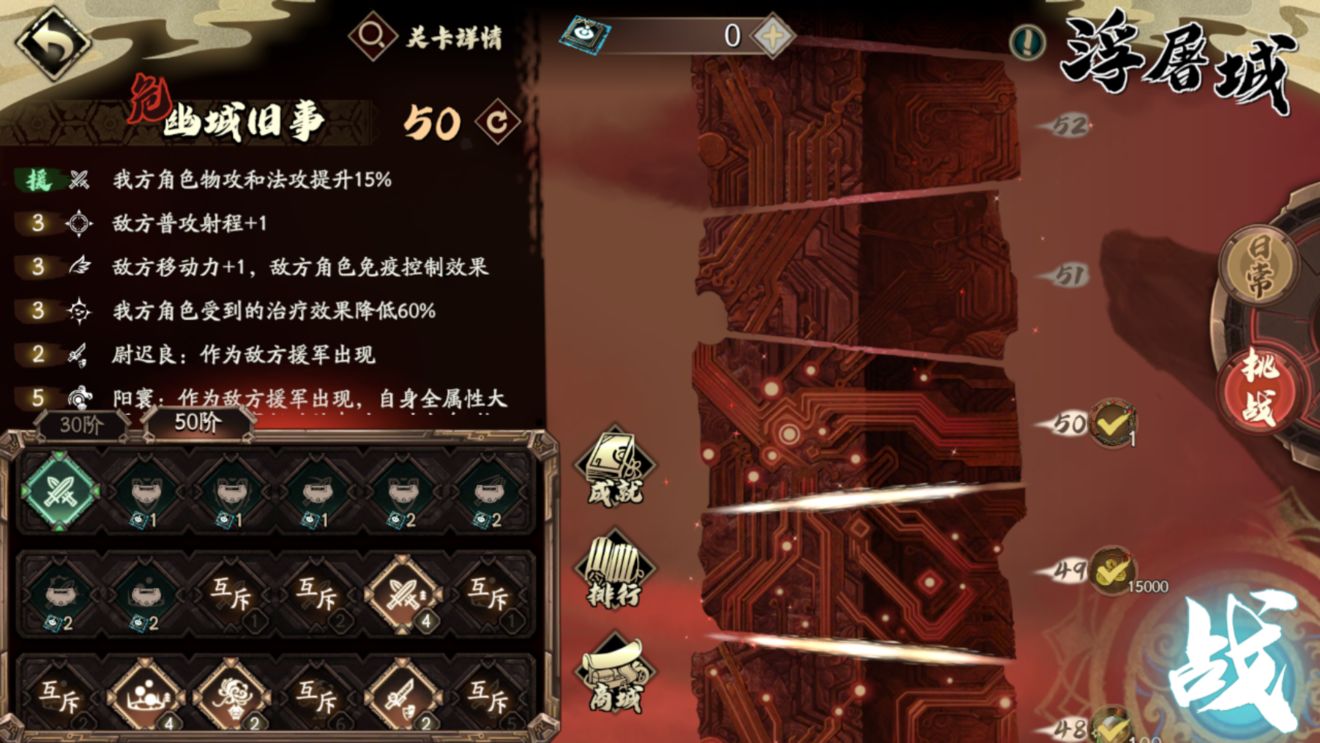The width and height of the screenshot is (1320, 743).
Task: Open 关卡详情 stage details
Action: coord(426,38)
